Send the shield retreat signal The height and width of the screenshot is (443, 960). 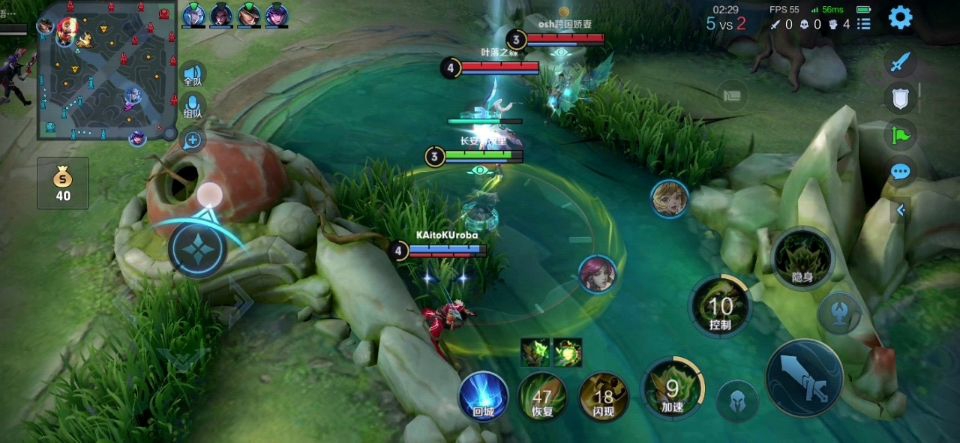point(901,98)
